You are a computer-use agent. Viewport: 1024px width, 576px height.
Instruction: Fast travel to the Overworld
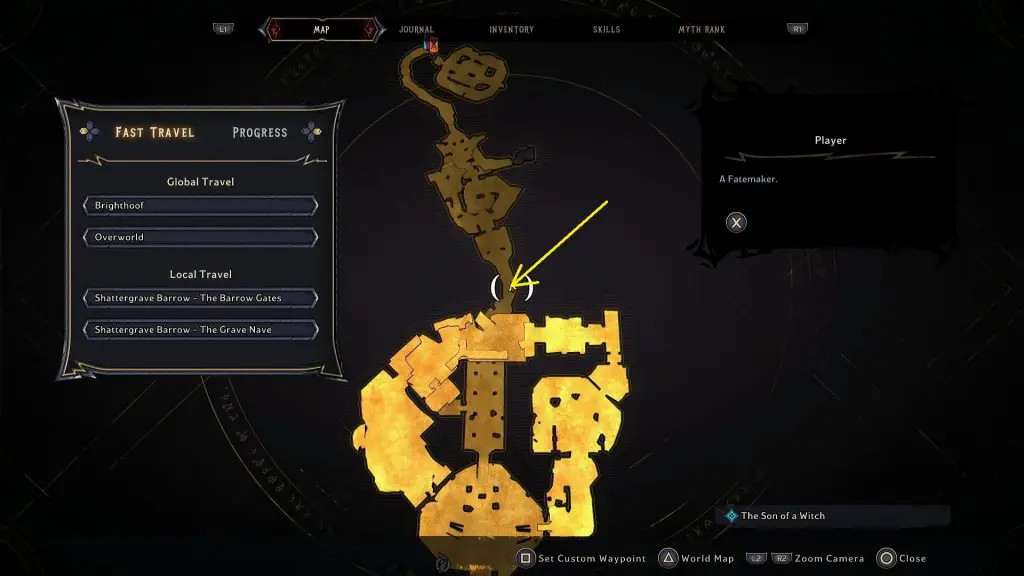coord(201,238)
